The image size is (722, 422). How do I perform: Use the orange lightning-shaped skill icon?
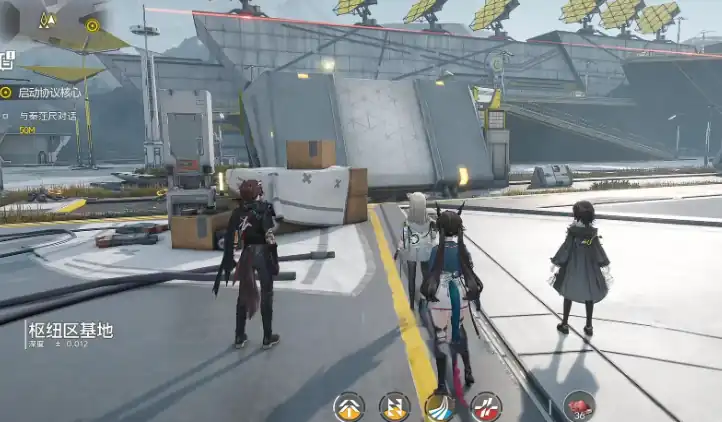[x=394, y=406]
